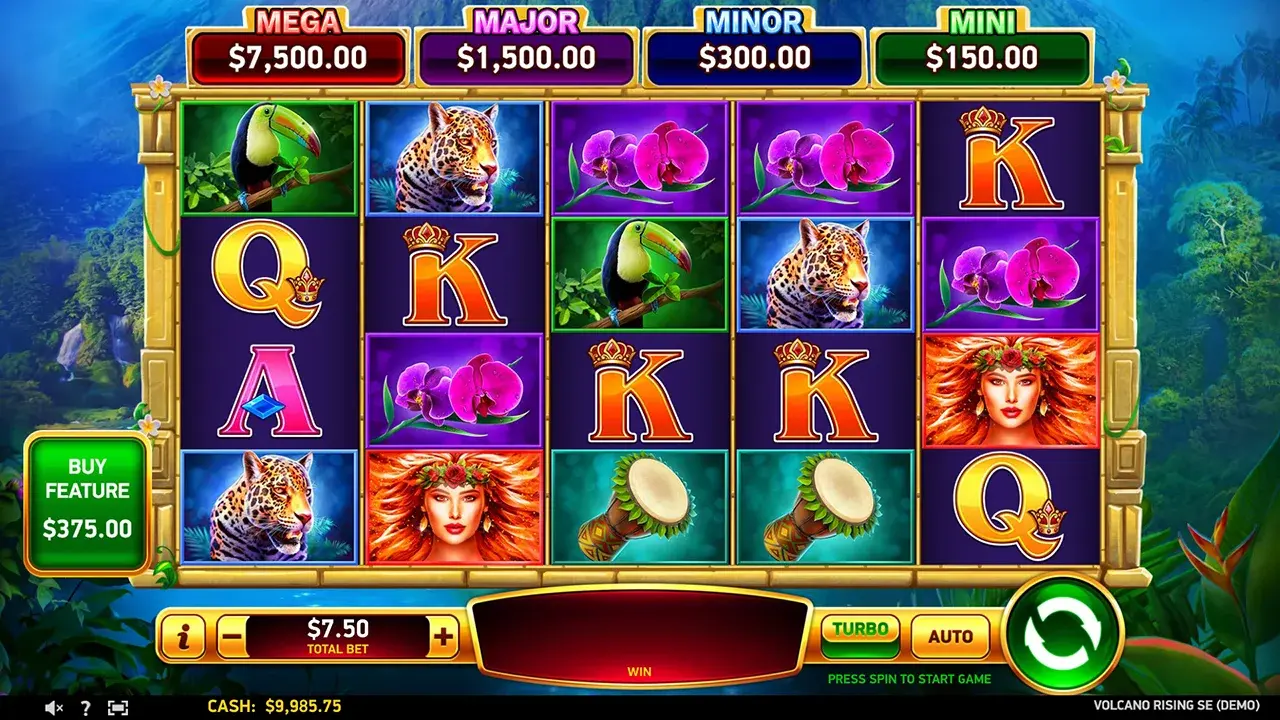Screen dimensions: 1280x720
Task: Toggle fullscreen mode icon
Action: (x=118, y=707)
